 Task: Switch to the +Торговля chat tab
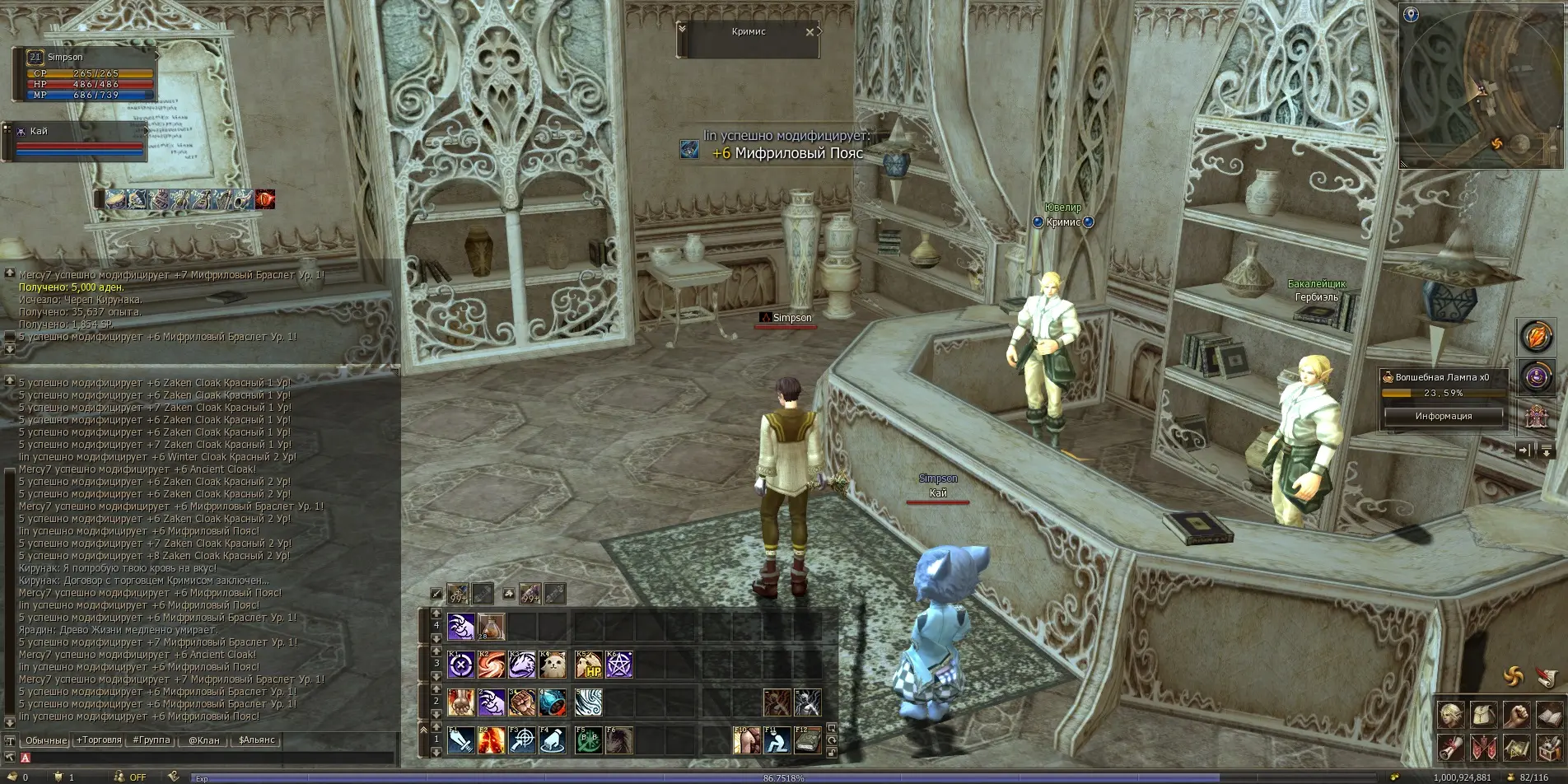pyautogui.click(x=99, y=740)
